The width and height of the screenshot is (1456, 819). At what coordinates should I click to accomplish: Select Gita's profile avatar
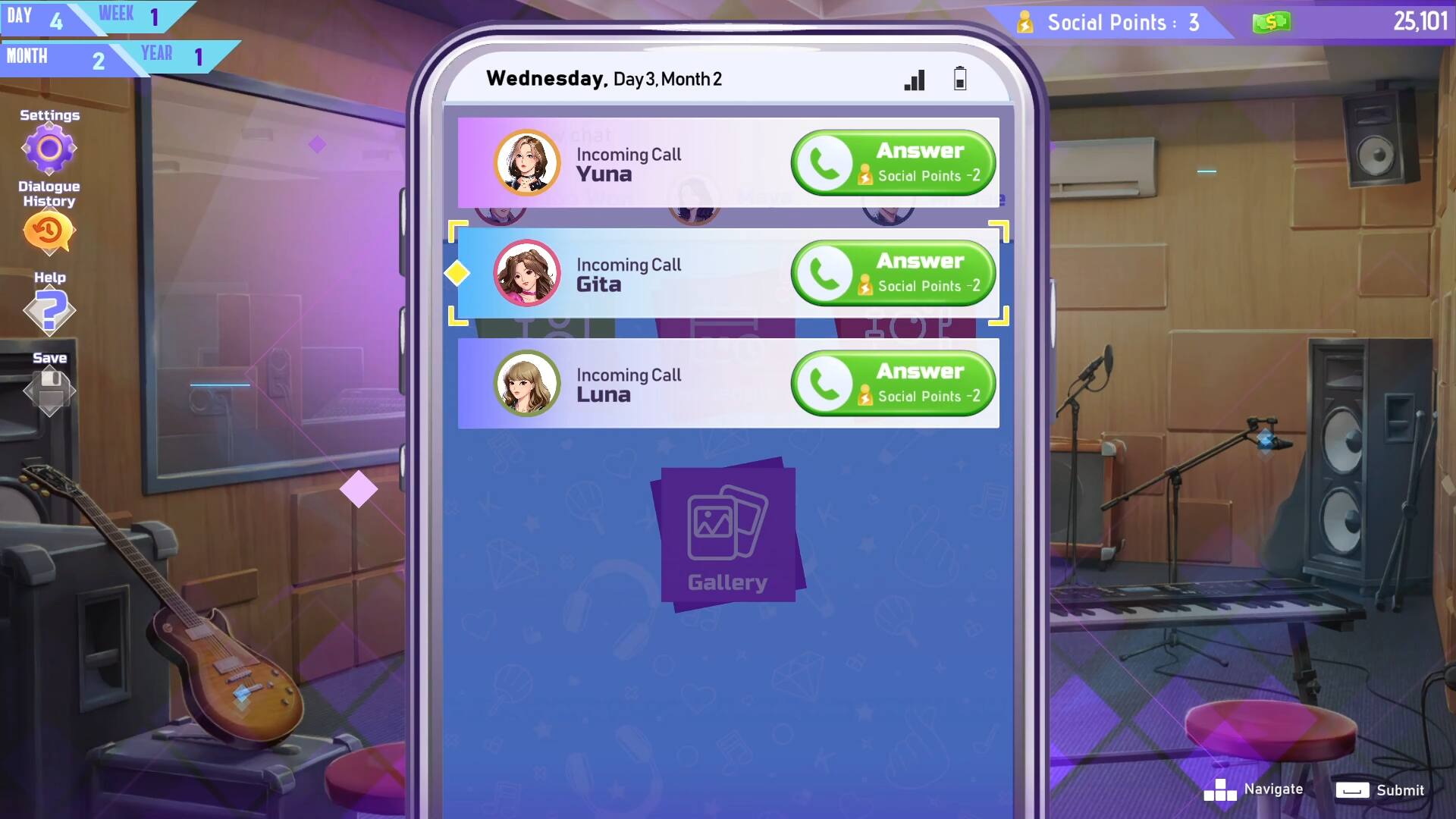pyautogui.click(x=527, y=273)
